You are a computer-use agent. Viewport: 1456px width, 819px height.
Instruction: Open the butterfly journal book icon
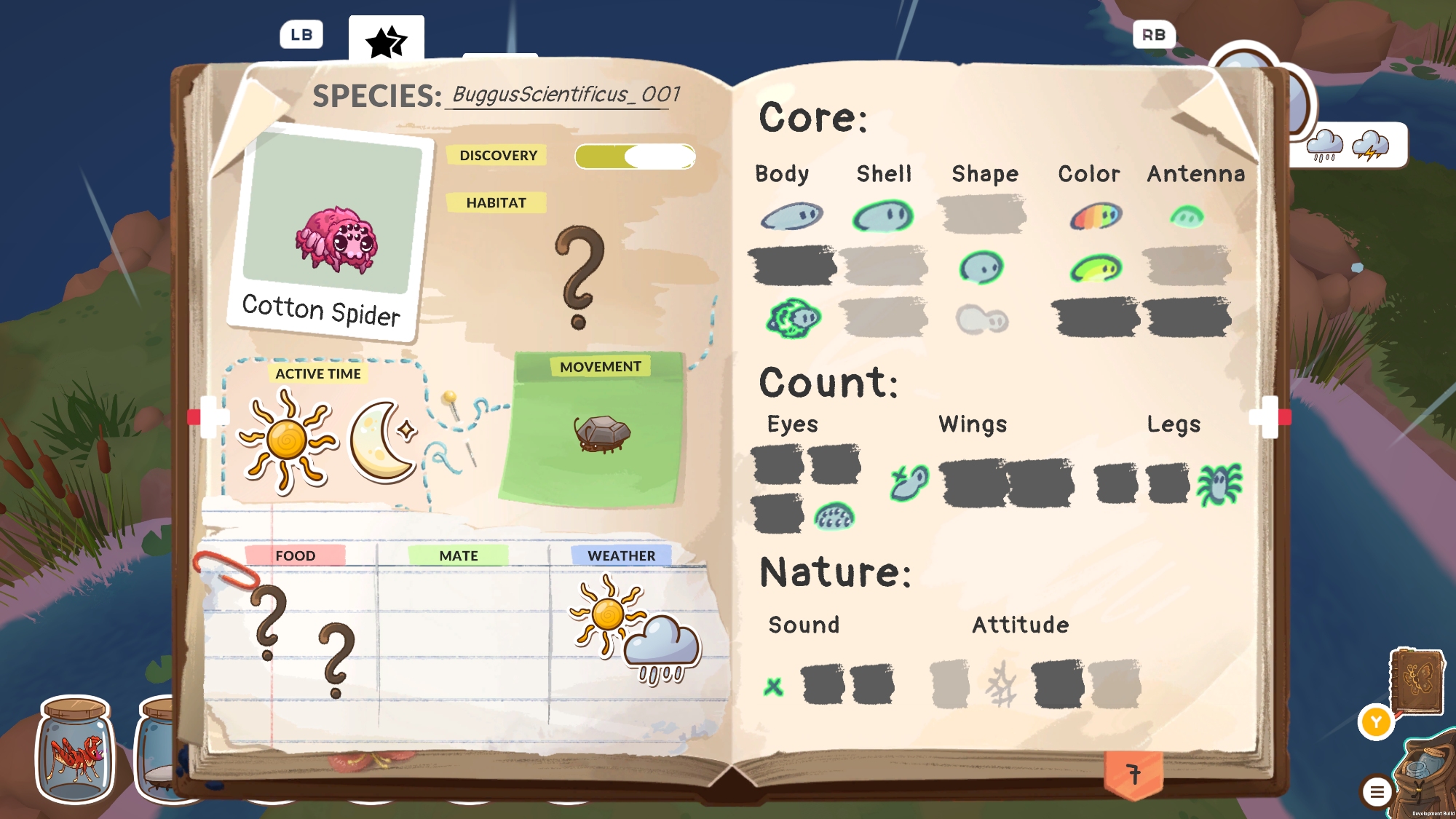tap(1416, 681)
